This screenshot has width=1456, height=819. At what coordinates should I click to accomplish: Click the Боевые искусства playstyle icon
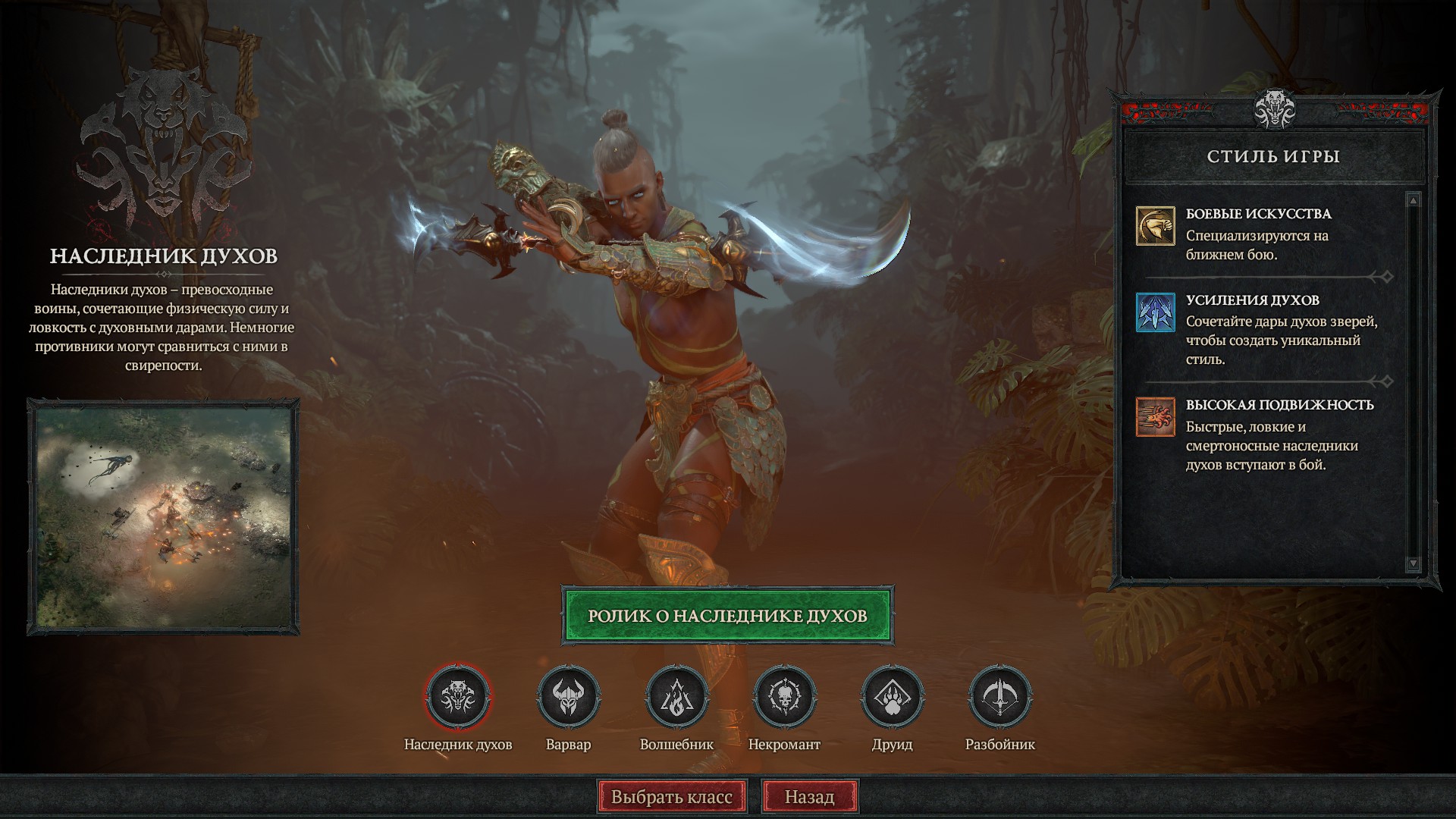click(1155, 226)
